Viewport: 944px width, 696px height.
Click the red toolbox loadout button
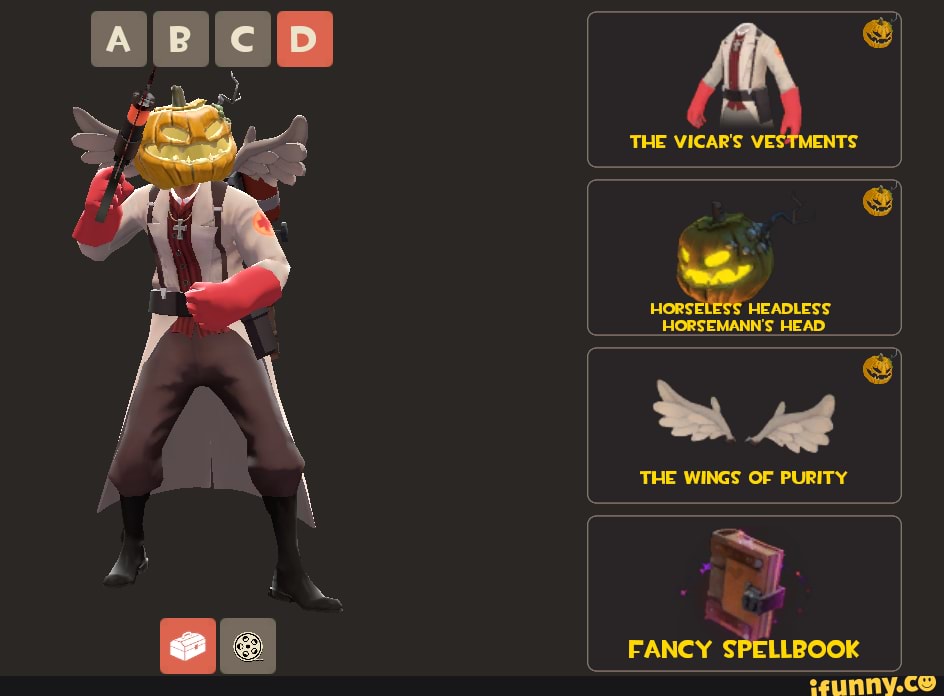(188, 646)
